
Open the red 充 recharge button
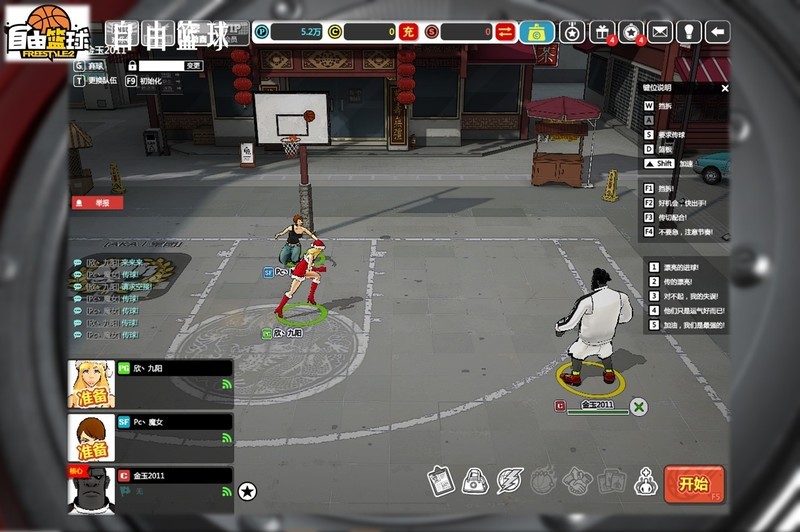[x=408, y=32]
